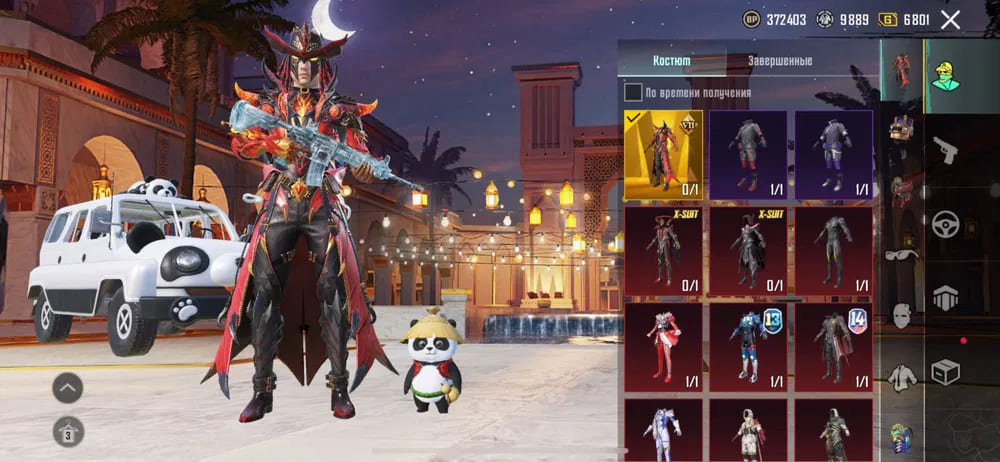
Task: Tap the up-arrow round button
Action: pyautogui.click(x=68, y=387)
